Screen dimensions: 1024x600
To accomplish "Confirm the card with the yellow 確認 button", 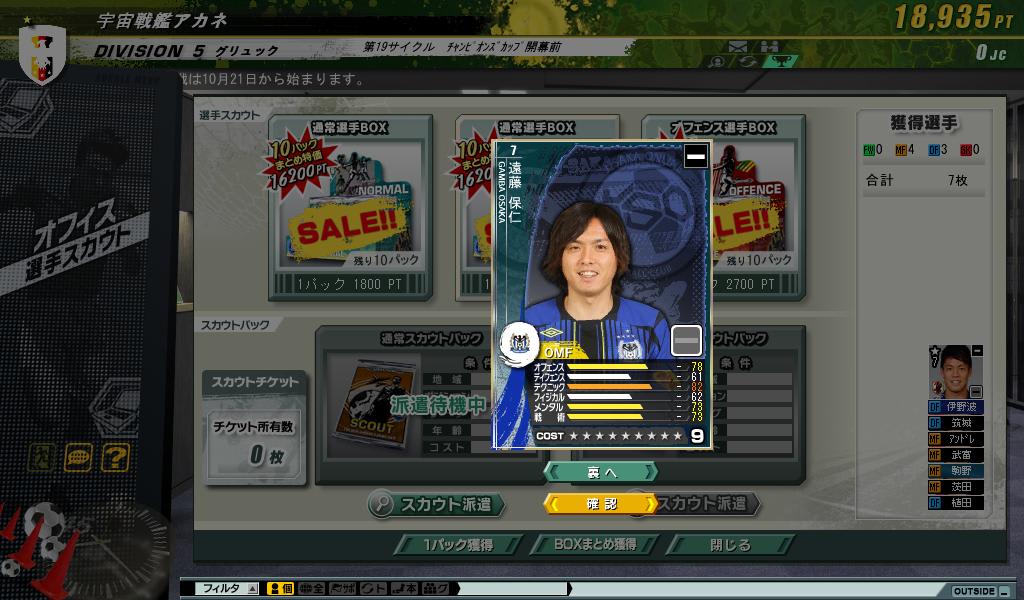I will (x=600, y=504).
